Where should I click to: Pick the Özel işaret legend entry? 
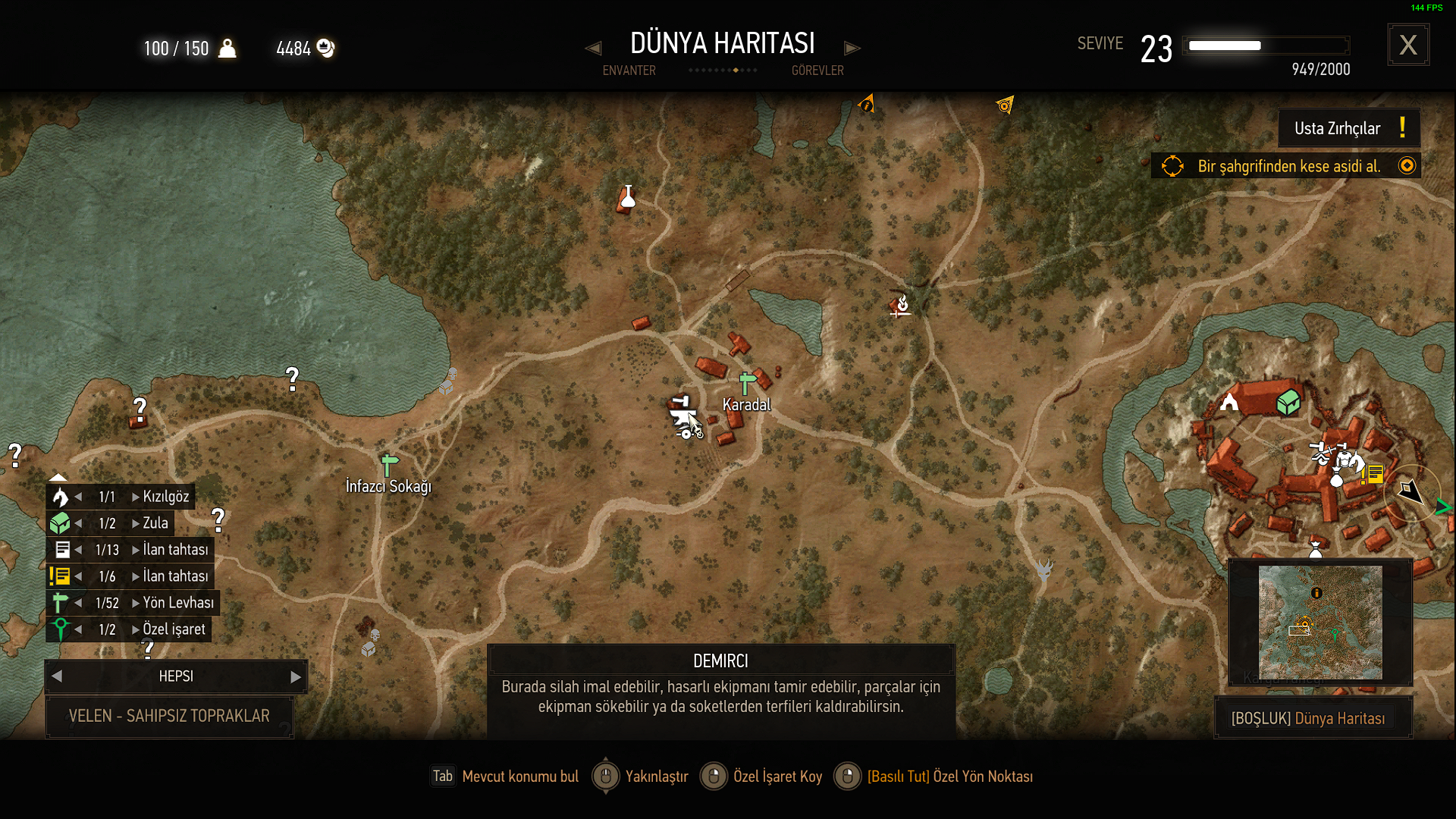pyautogui.click(x=174, y=629)
